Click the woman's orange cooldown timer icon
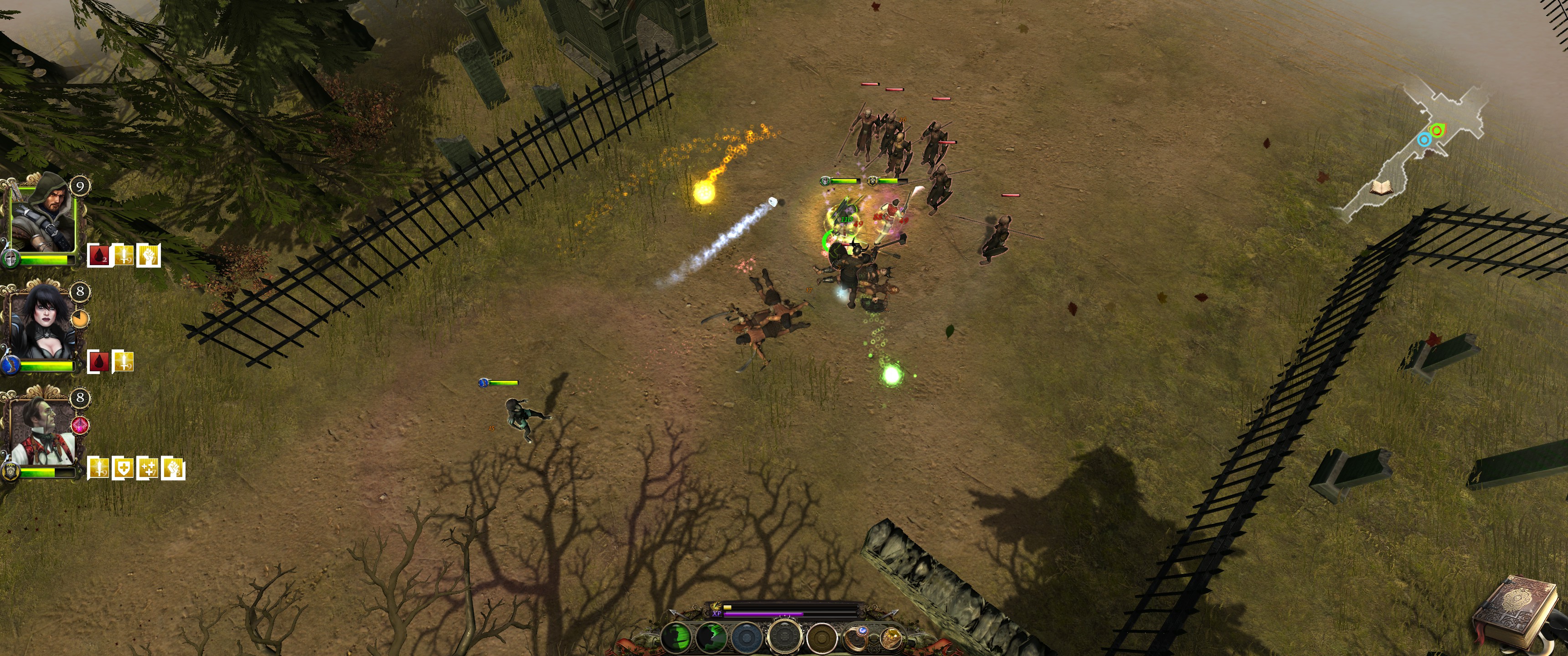The width and height of the screenshot is (1568, 656). (80, 318)
